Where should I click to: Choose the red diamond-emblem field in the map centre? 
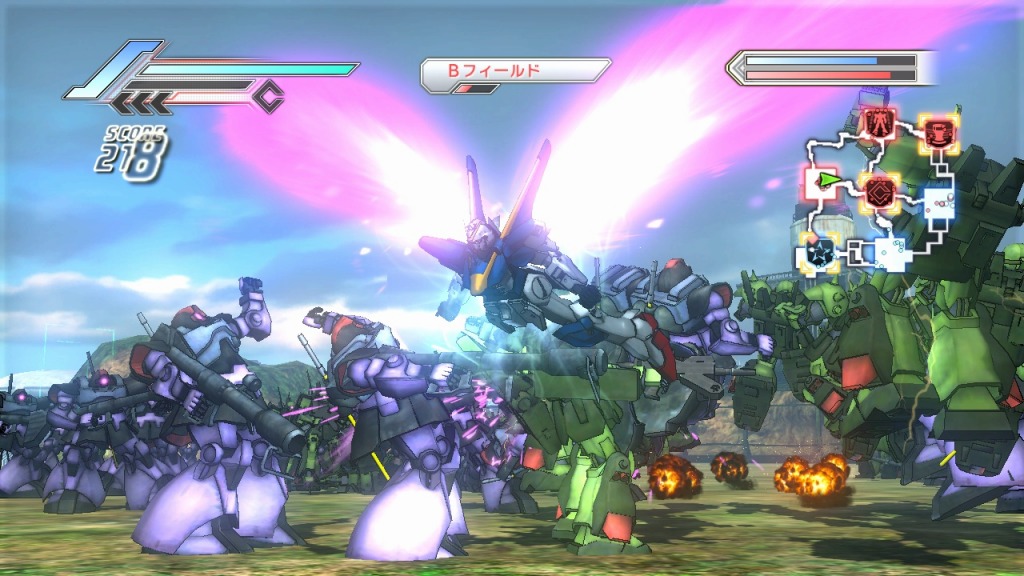[878, 190]
